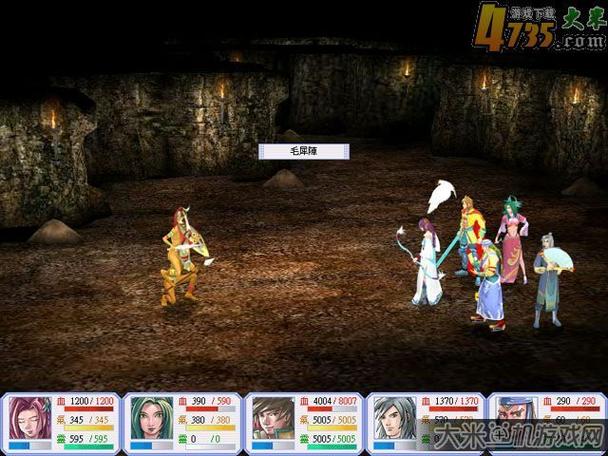Select the pink-haired character portrait

tap(29, 418)
